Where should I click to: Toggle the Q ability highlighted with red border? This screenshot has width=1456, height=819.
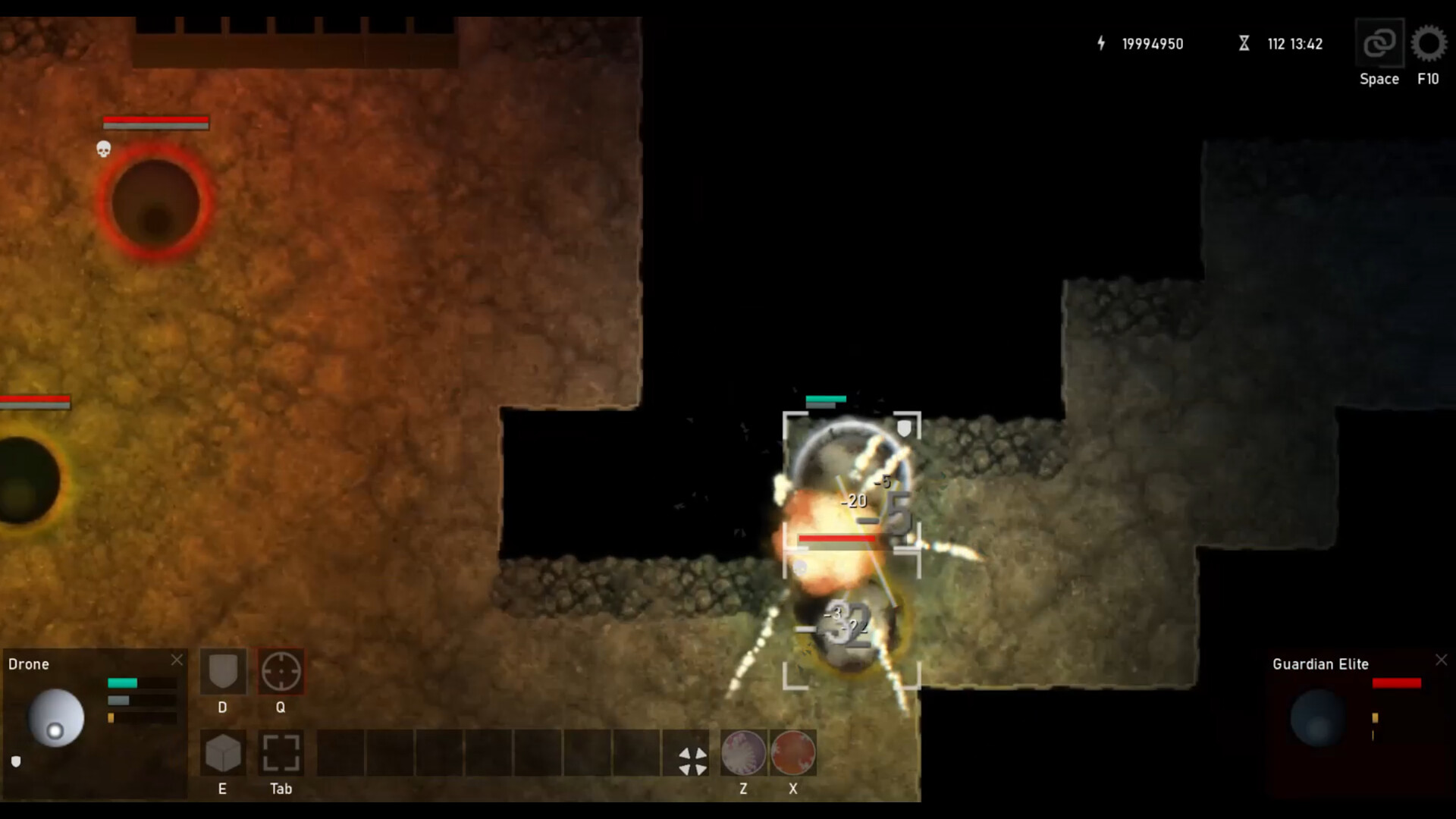(281, 672)
